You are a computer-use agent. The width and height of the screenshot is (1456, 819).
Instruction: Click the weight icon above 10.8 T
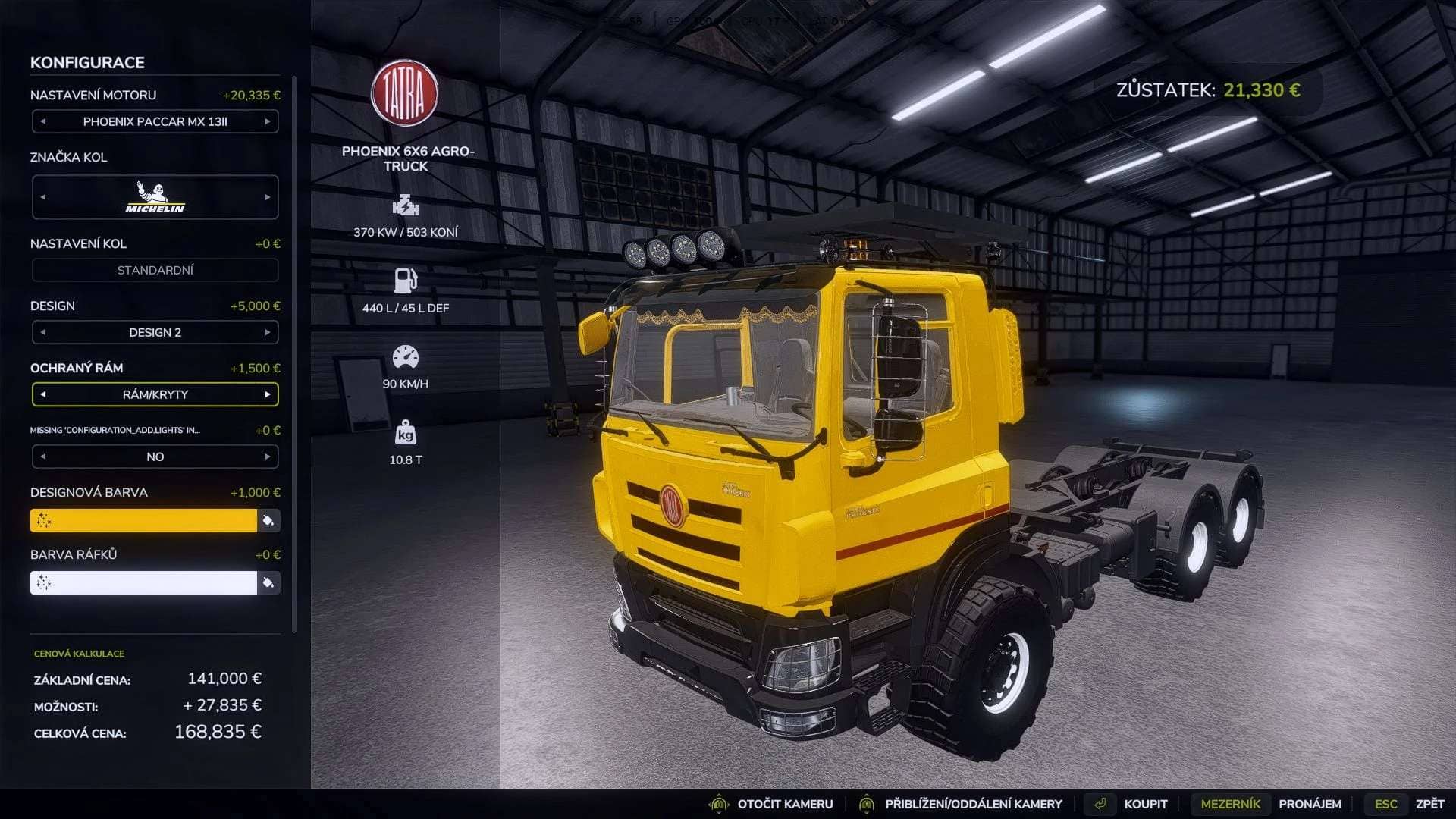click(x=407, y=433)
